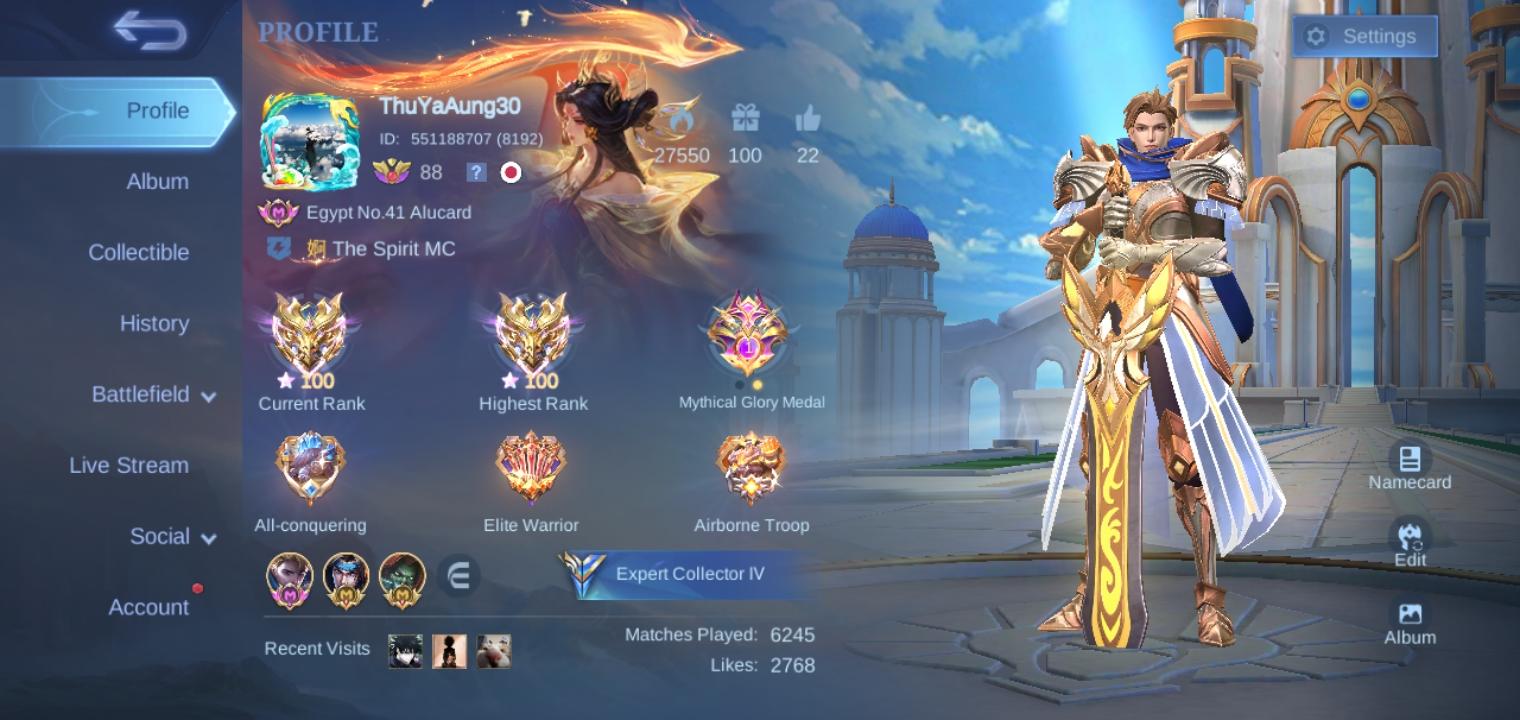Click the E expander after the hero avatars
1520x720 pixels.
(x=461, y=576)
